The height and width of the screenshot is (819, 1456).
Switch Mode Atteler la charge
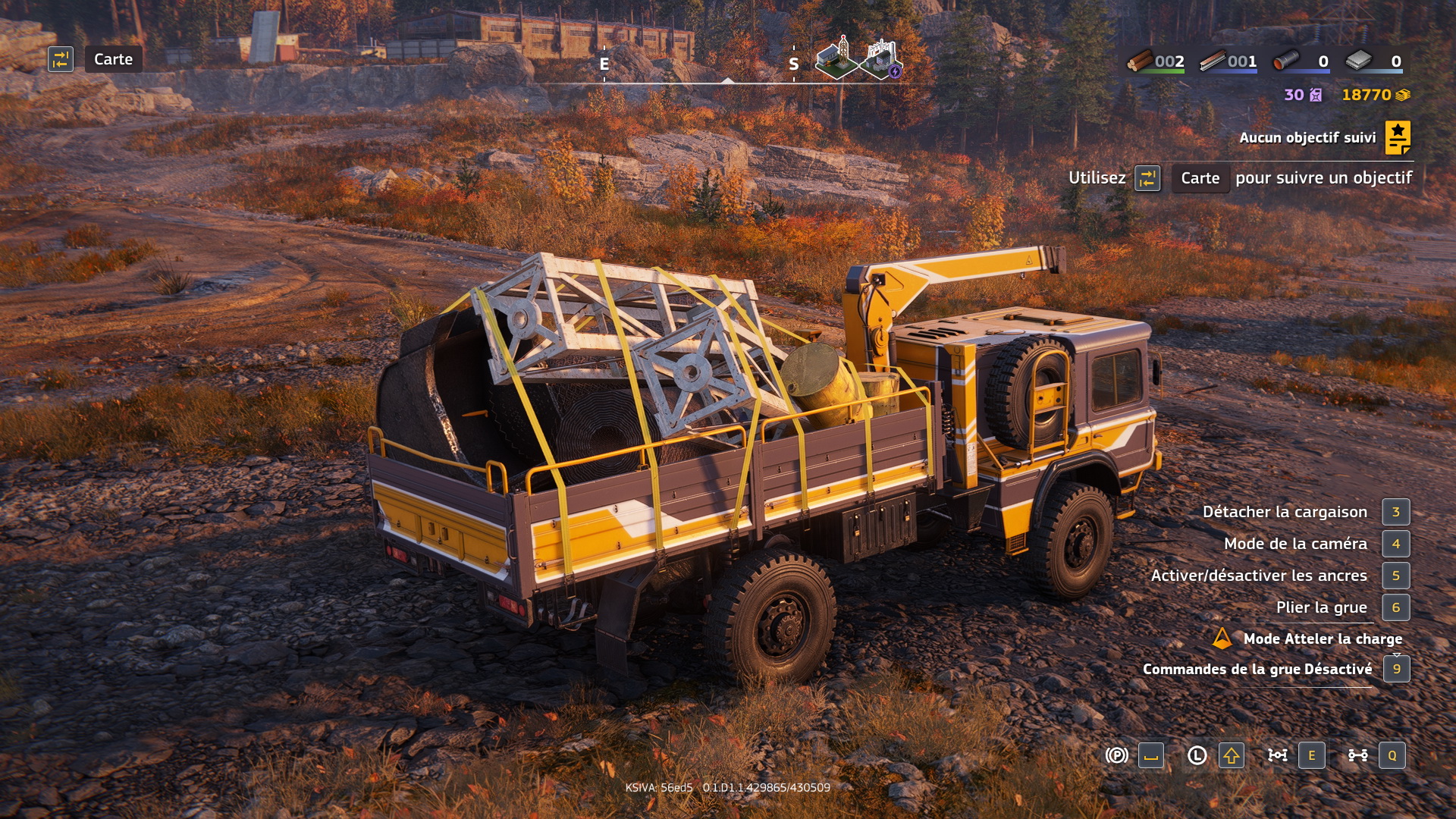tap(1322, 639)
